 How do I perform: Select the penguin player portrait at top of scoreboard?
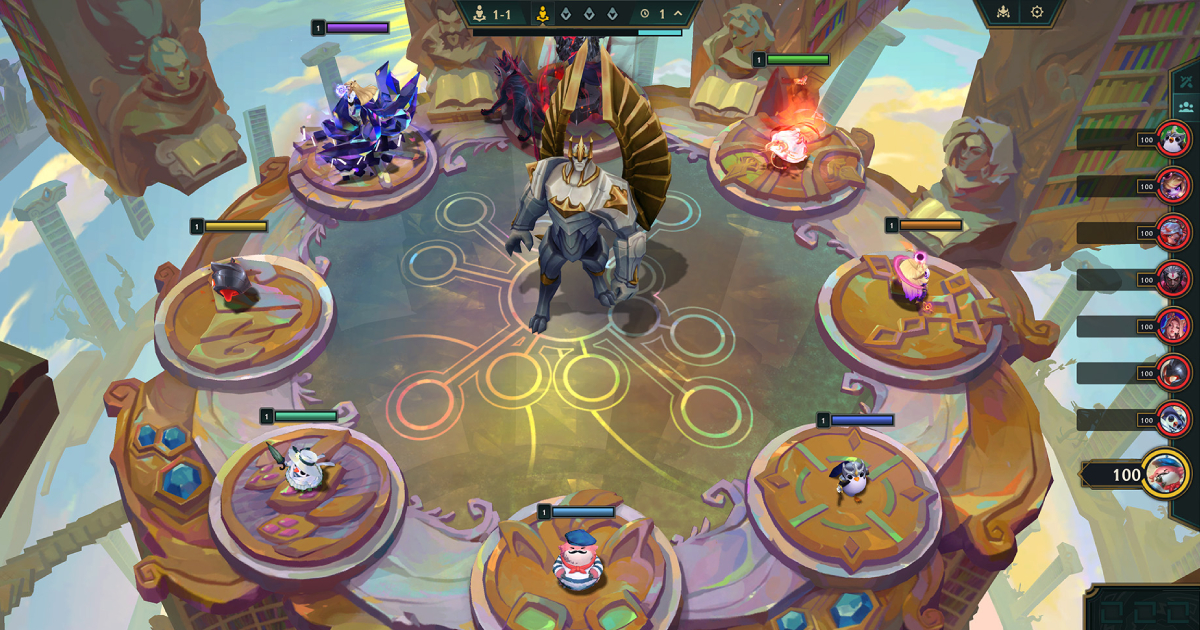1173,139
